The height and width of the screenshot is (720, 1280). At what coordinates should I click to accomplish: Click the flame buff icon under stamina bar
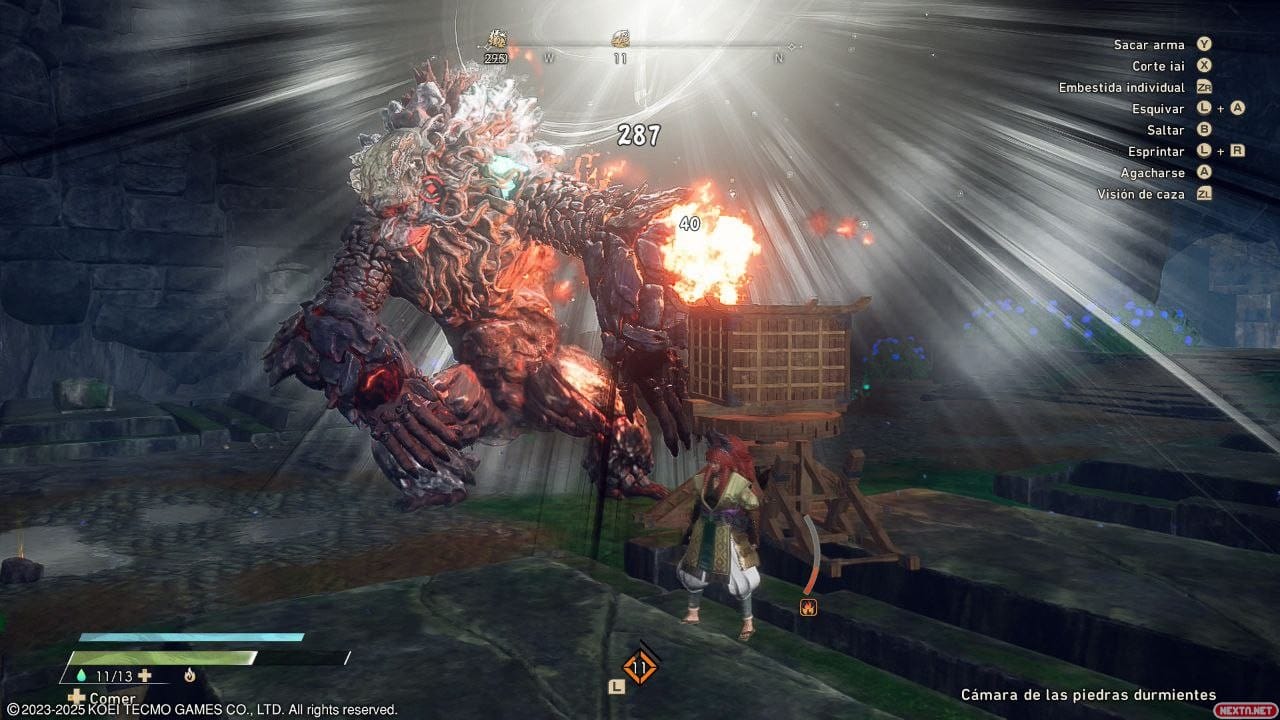(189, 676)
